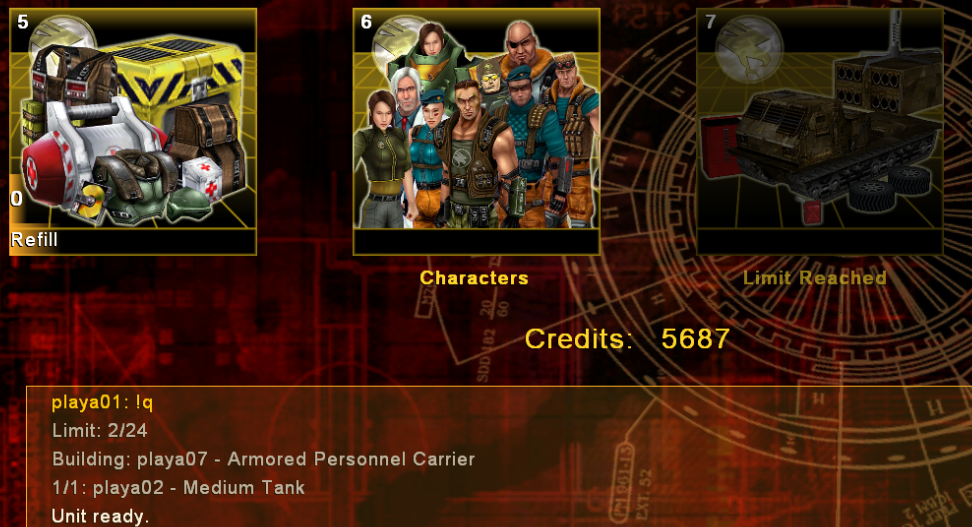The height and width of the screenshot is (527, 972).
Task: Open the Characters purchase menu
Action: [x=476, y=131]
